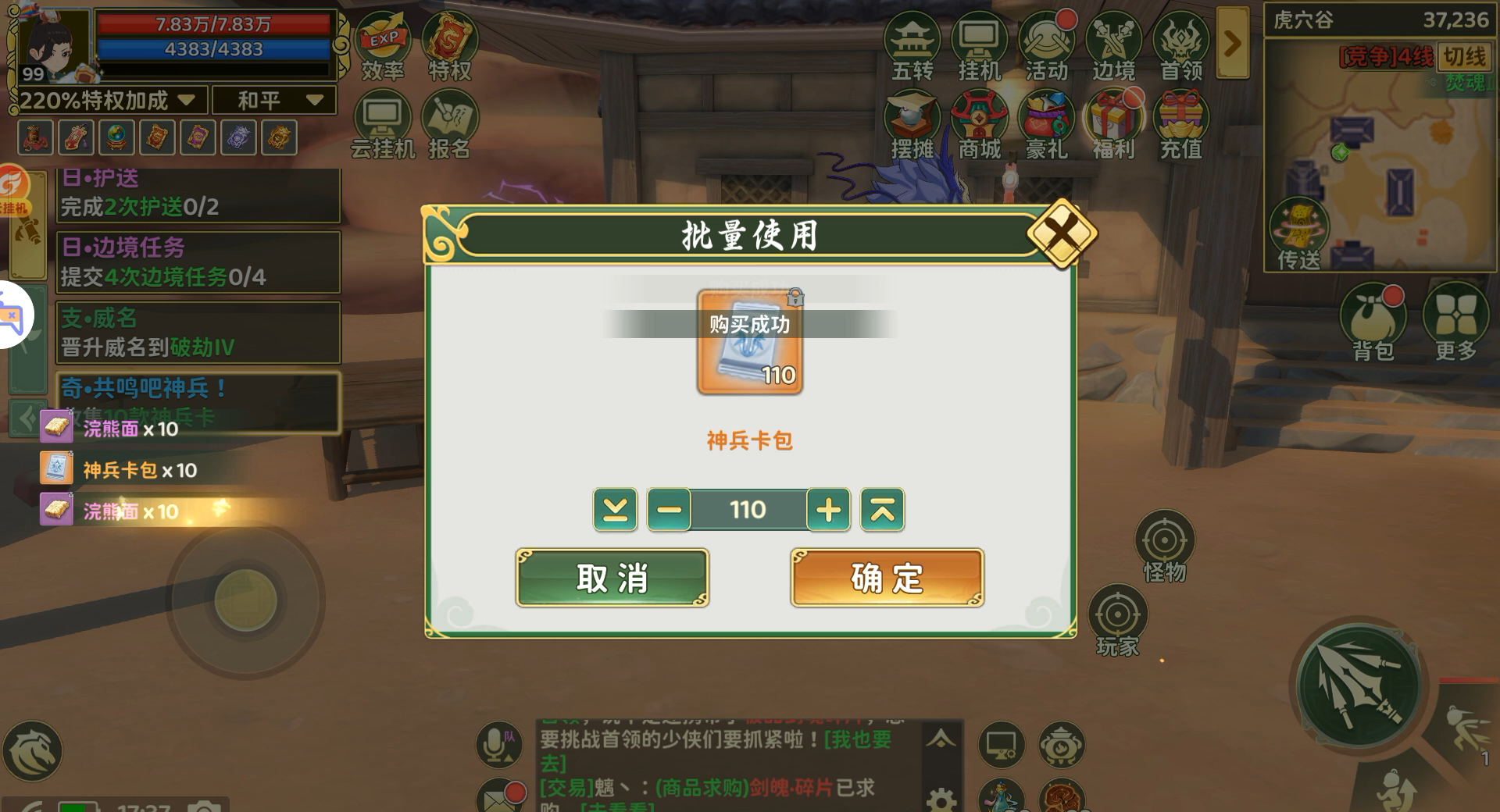Increase item quantity with the plus stepper
1500x812 pixels.
click(830, 510)
